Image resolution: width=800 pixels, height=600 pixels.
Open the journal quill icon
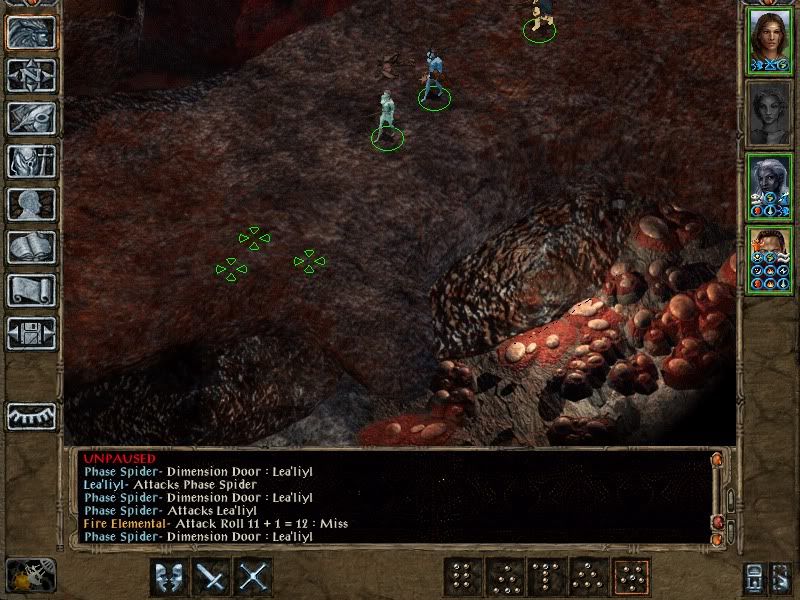[x=31, y=118]
